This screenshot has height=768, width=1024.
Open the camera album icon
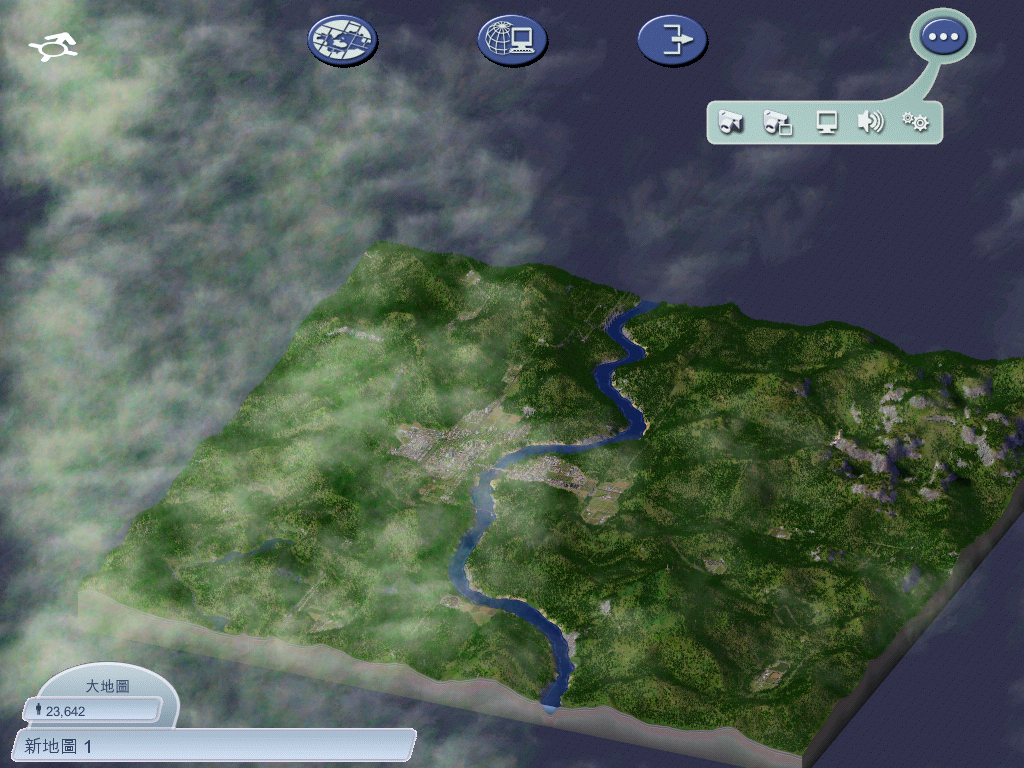tap(778, 123)
